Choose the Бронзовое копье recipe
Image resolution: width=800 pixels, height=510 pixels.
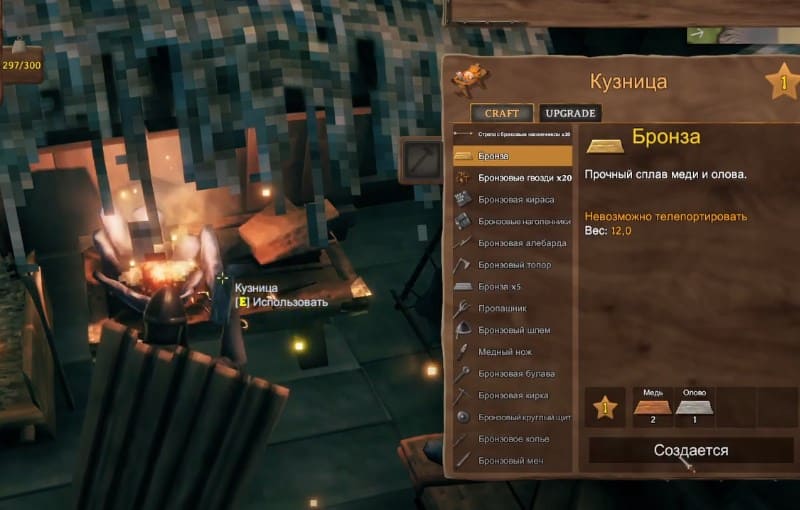pos(512,439)
